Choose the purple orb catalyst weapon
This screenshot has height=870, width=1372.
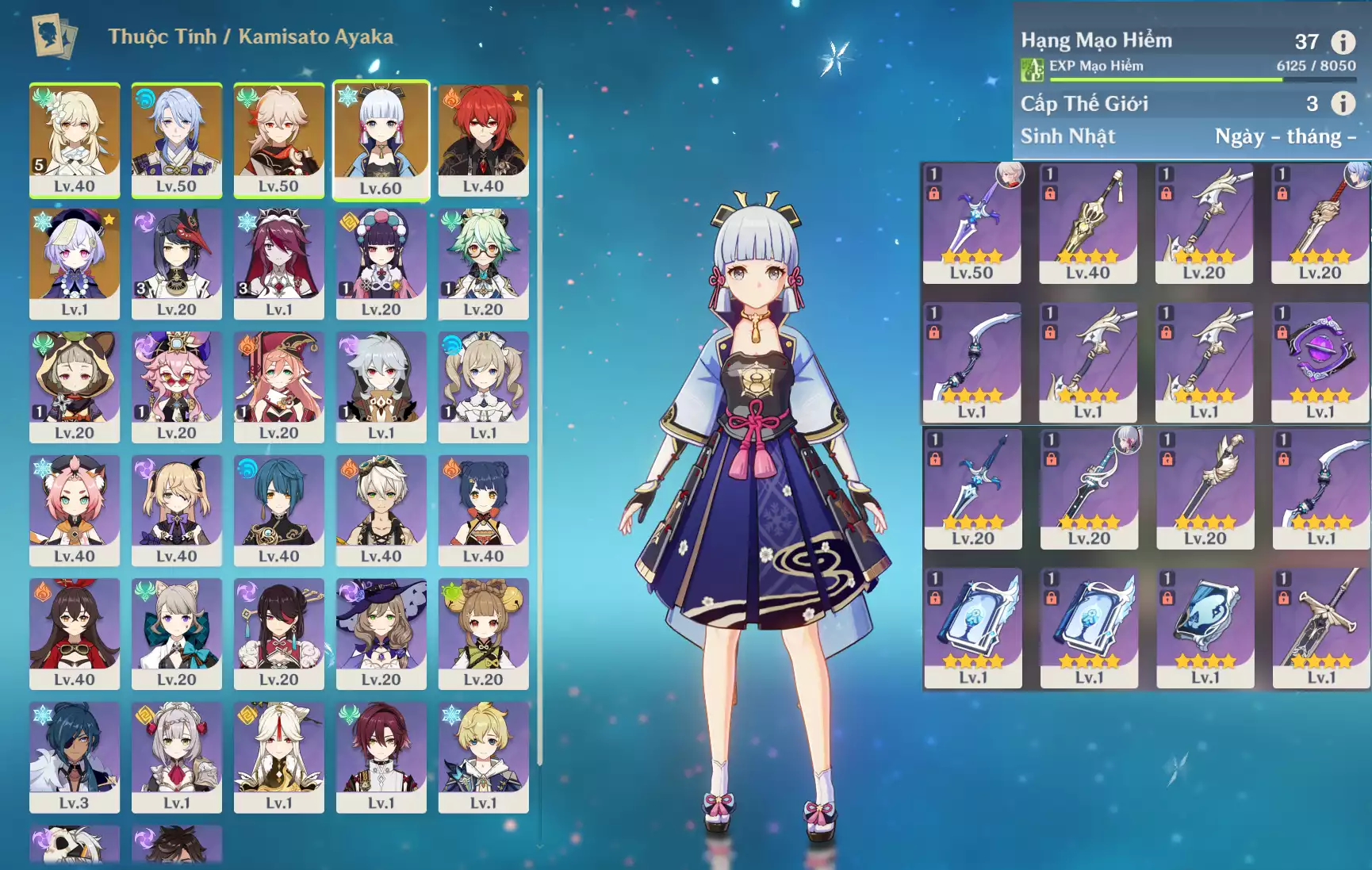(x=1320, y=362)
